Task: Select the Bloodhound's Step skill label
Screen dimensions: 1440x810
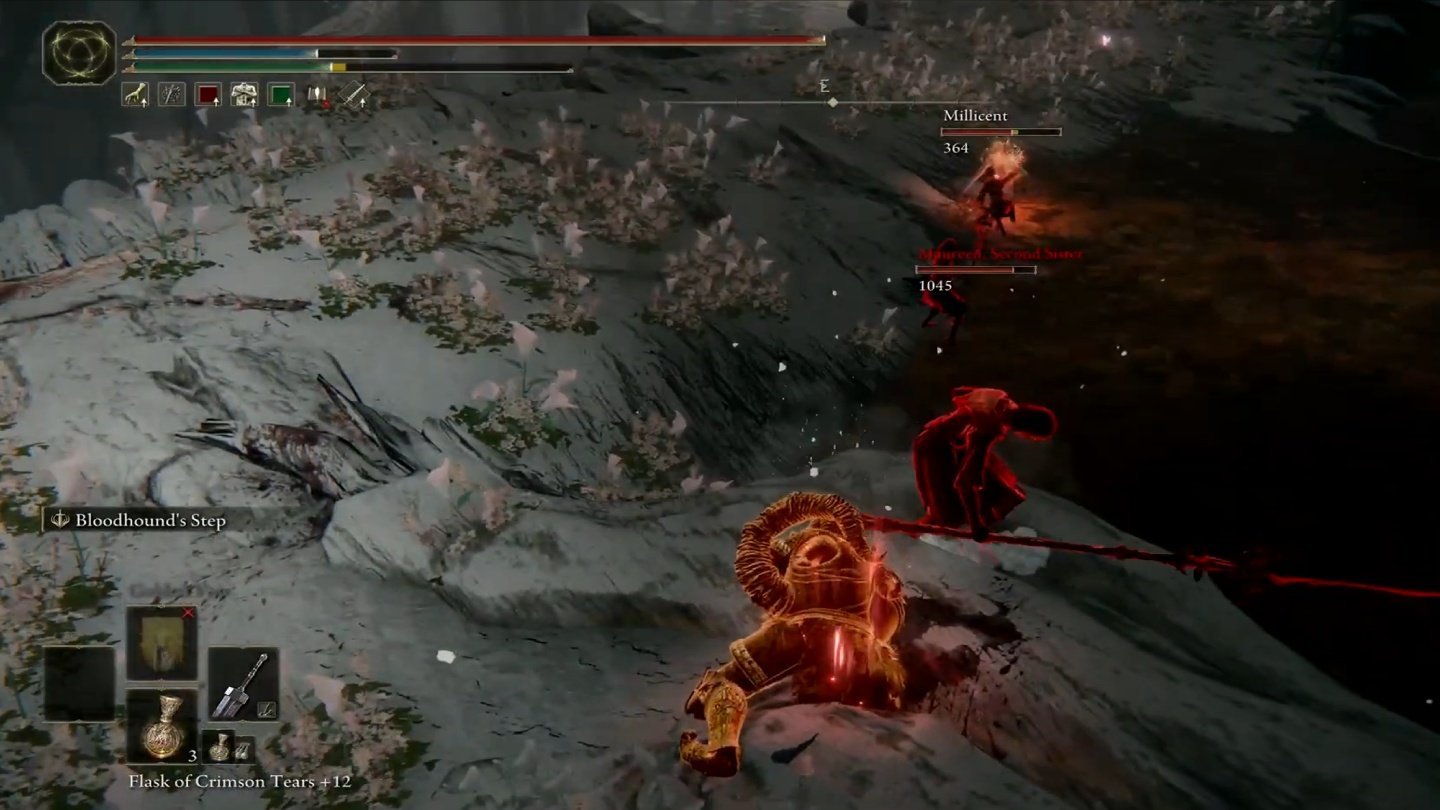Action: click(139, 520)
